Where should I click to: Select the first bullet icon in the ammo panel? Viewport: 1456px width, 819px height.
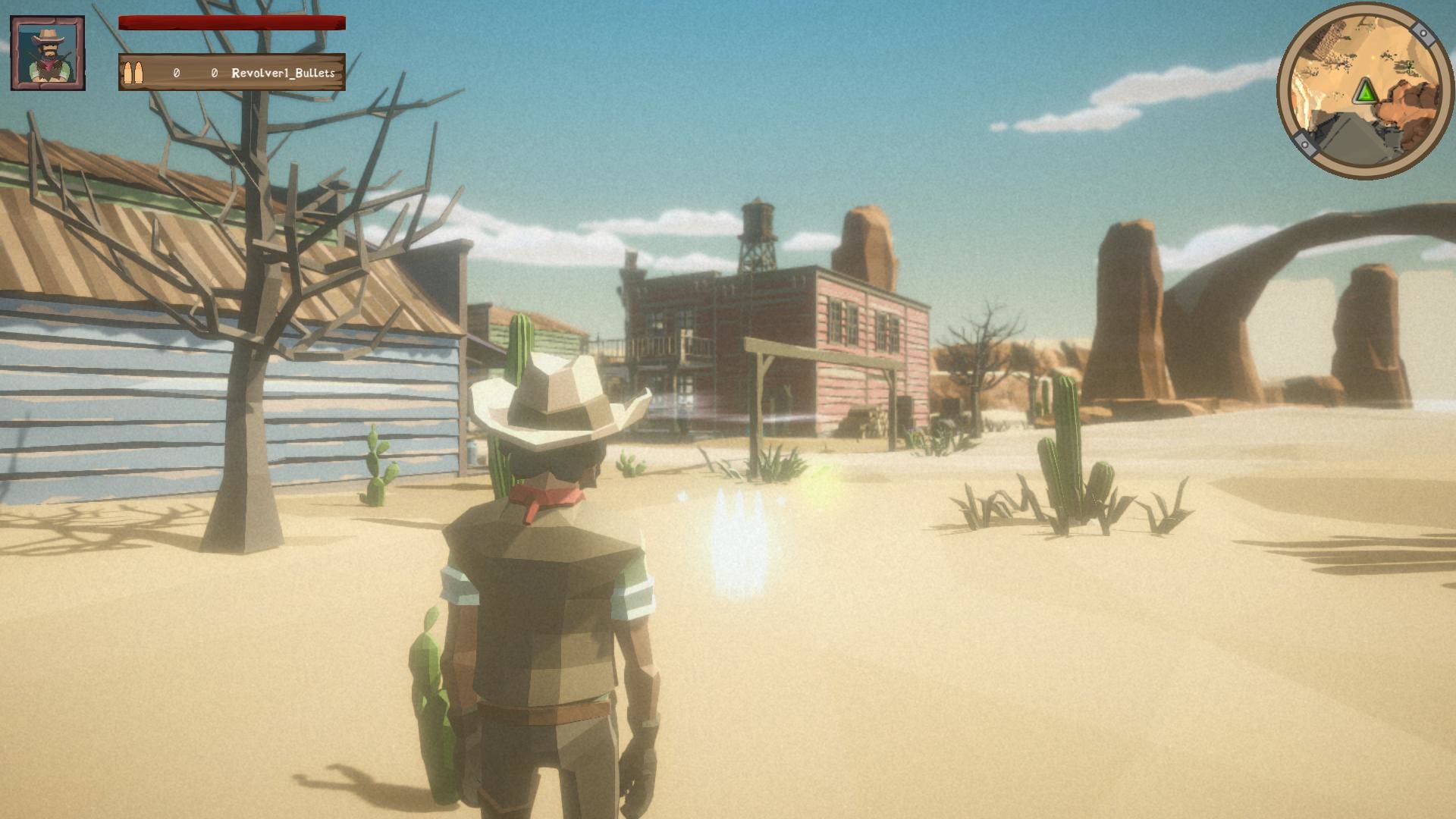(x=129, y=73)
